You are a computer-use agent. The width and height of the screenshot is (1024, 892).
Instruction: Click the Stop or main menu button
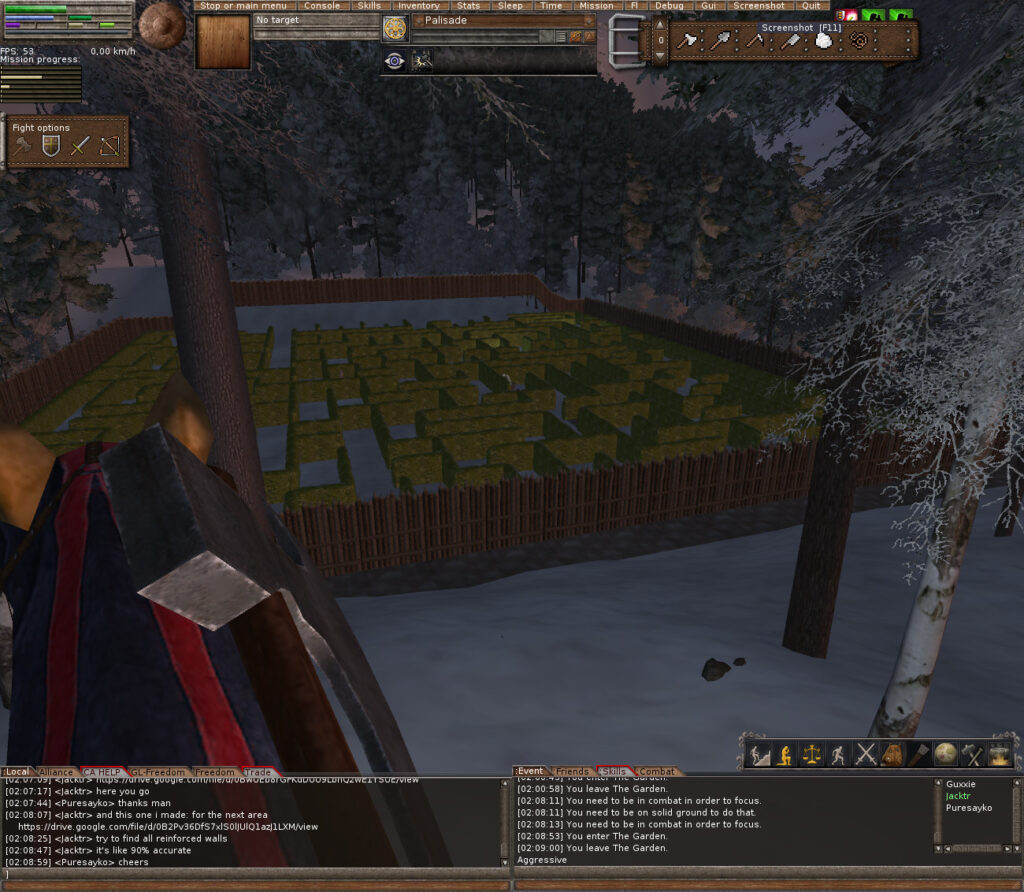[x=242, y=6]
